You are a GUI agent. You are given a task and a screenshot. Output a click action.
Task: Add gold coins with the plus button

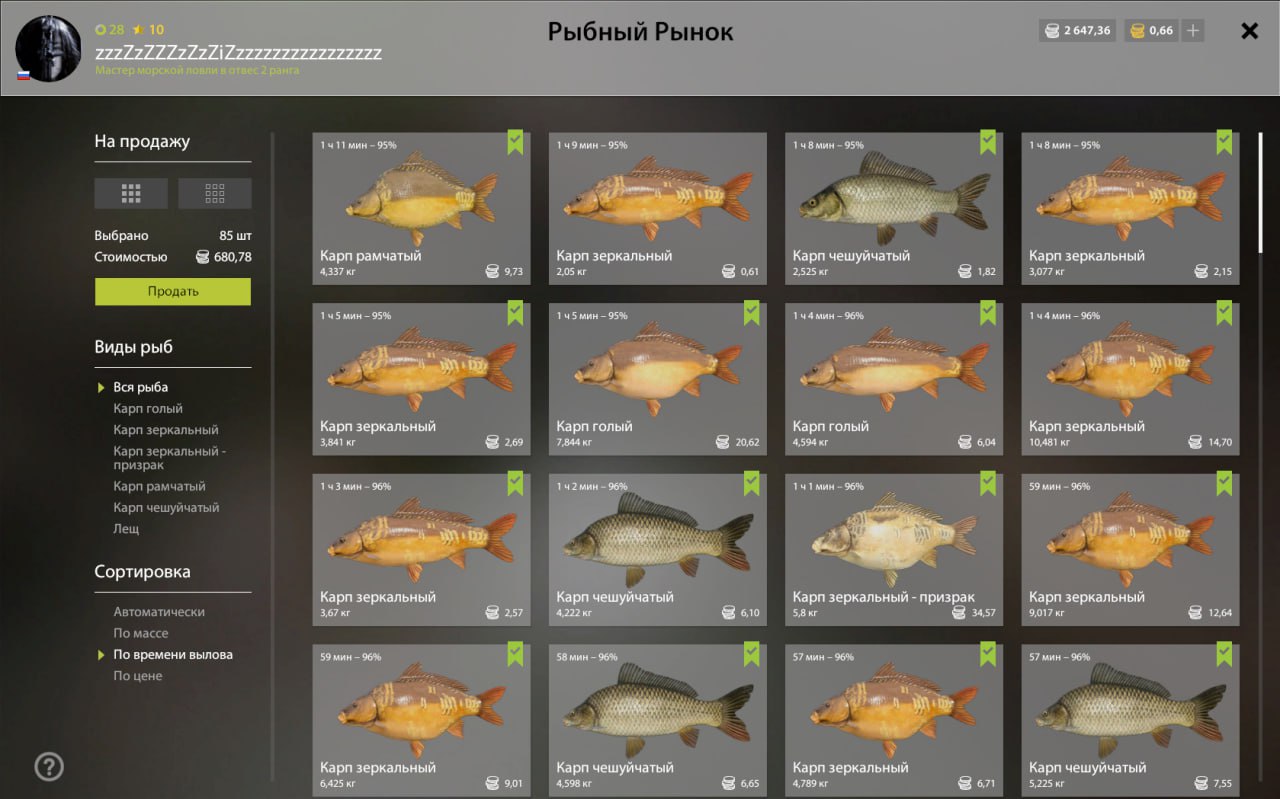[x=1192, y=31]
